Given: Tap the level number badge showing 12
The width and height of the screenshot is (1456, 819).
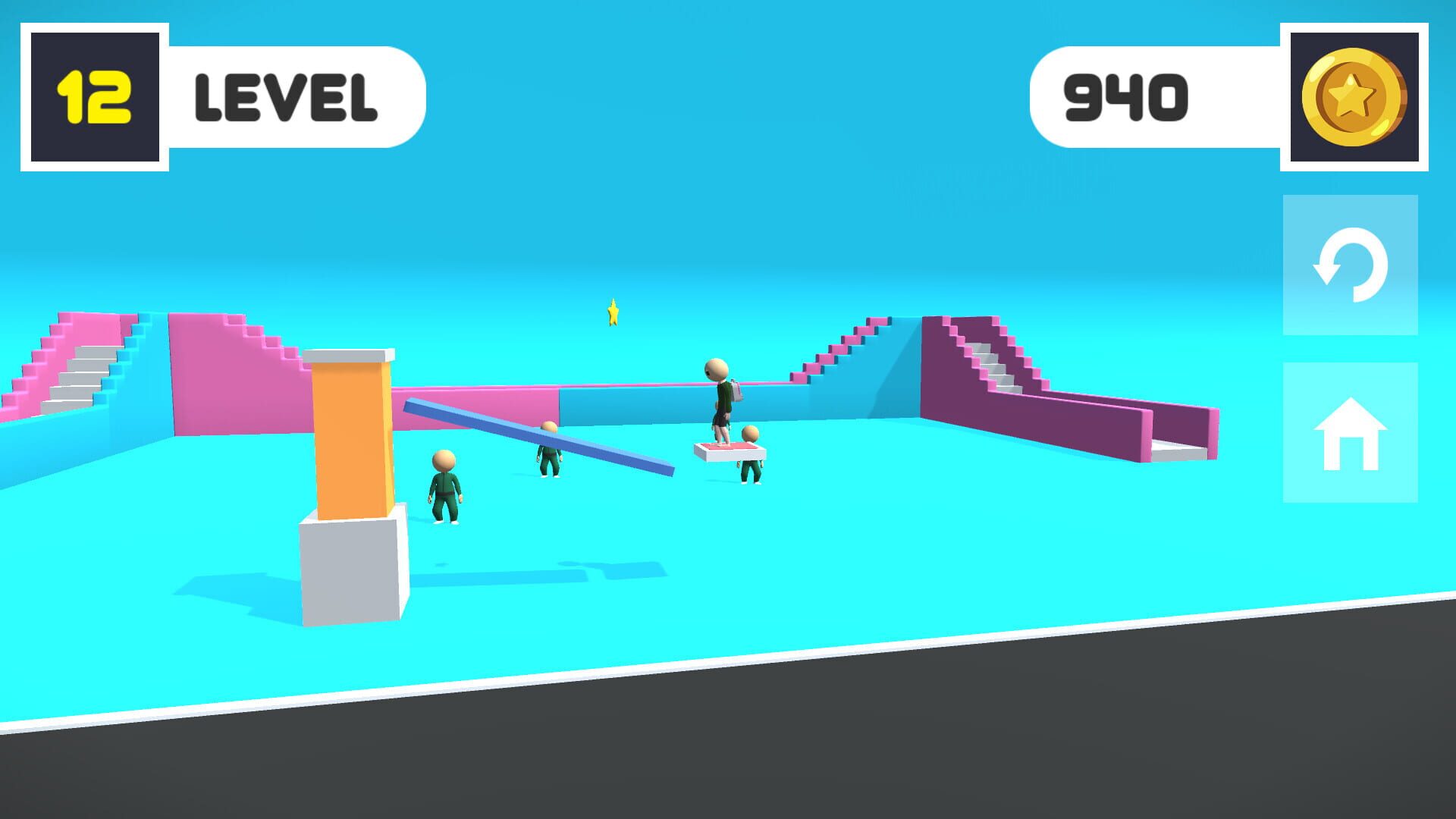Looking at the screenshot, I should [x=94, y=94].
